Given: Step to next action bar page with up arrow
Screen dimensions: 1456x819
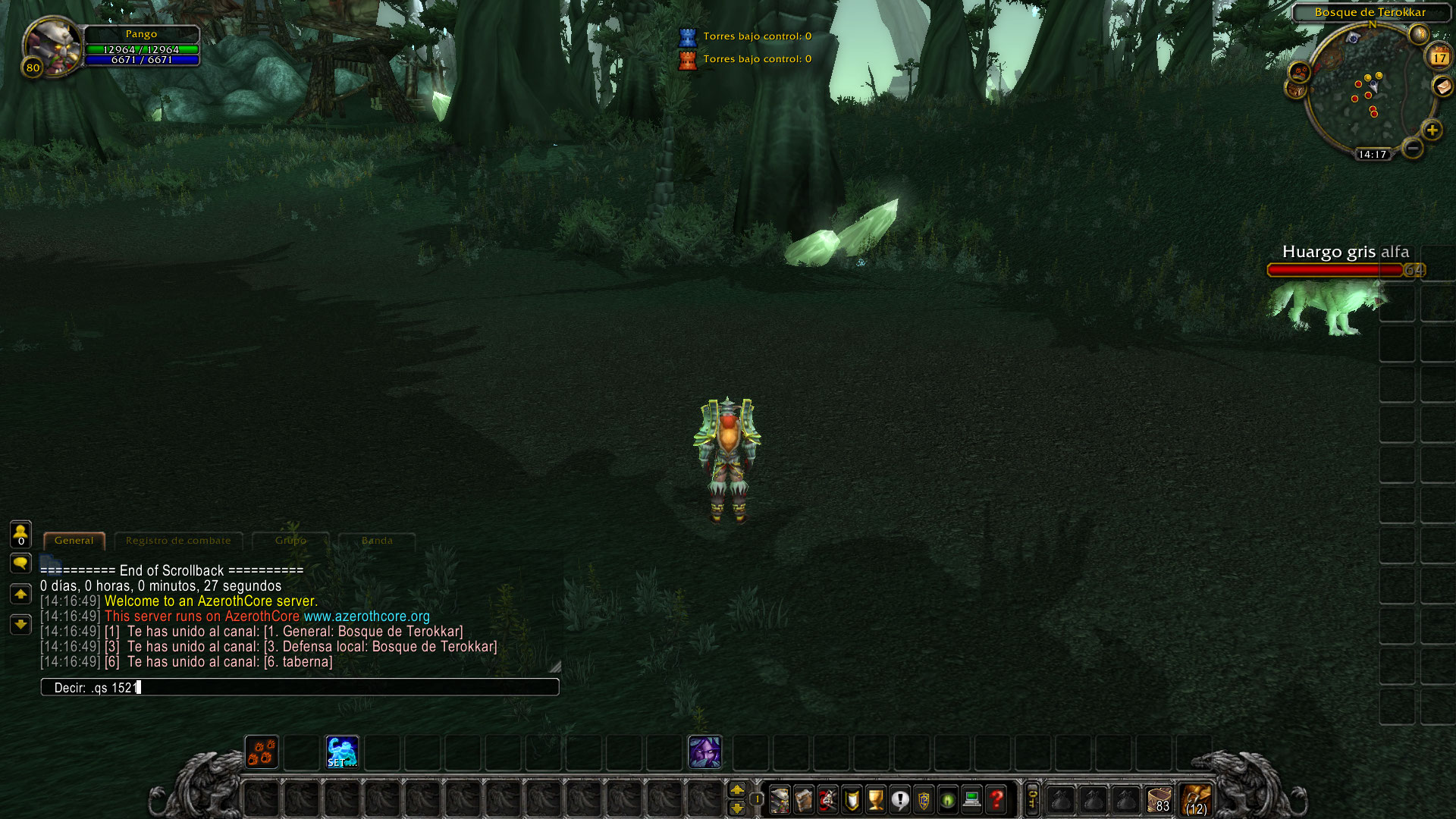Looking at the screenshot, I should [x=739, y=789].
